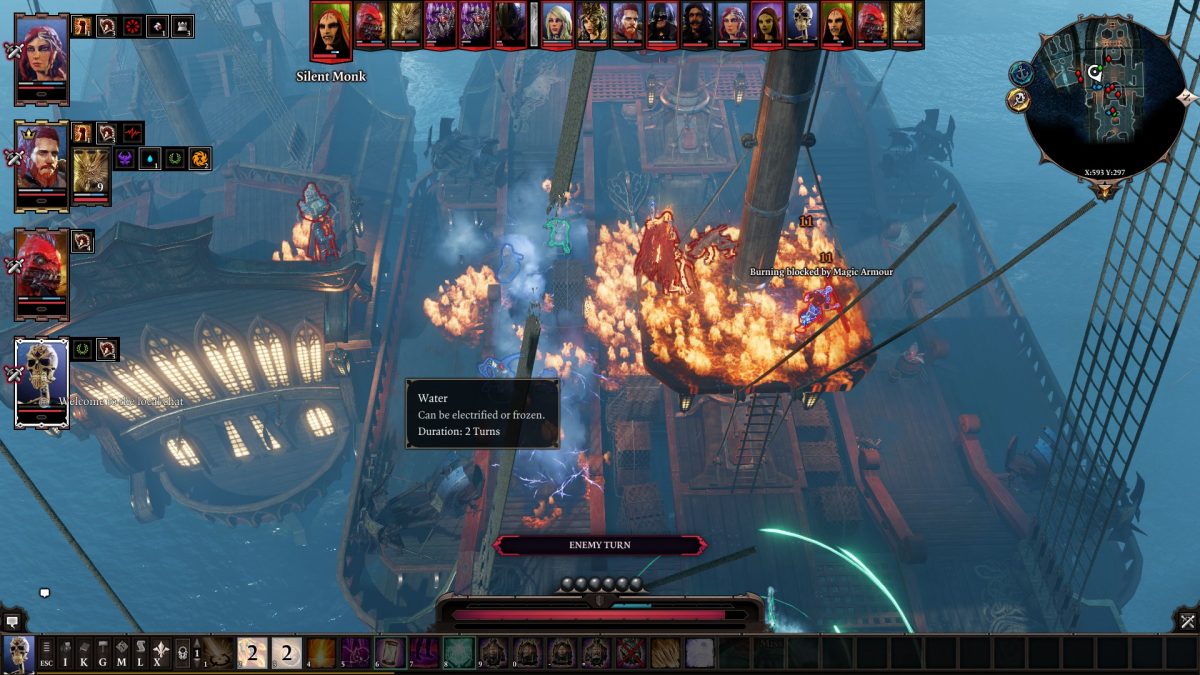Open the chat bubble icon
This screenshot has width=1200, height=675.
[x=44, y=593]
